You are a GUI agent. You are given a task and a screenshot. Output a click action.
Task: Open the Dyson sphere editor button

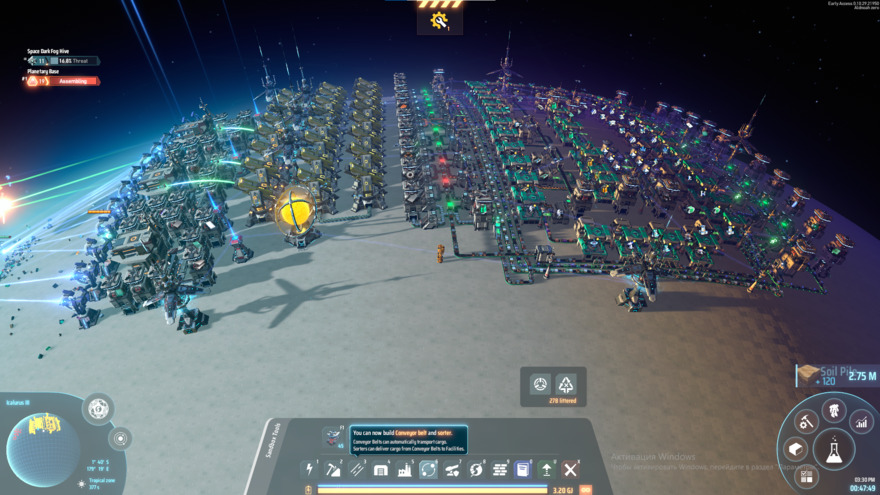pos(98,408)
